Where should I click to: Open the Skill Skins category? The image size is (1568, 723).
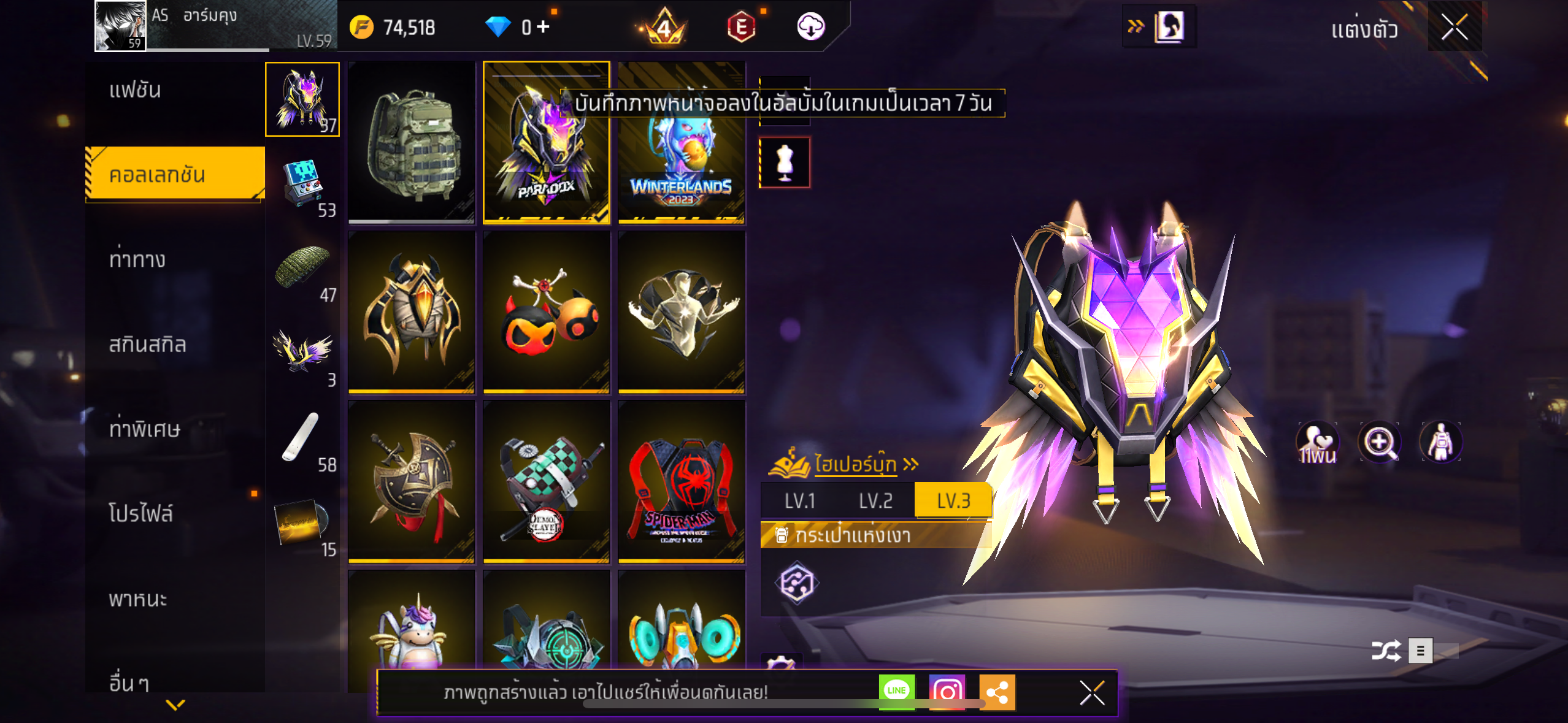click(147, 345)
